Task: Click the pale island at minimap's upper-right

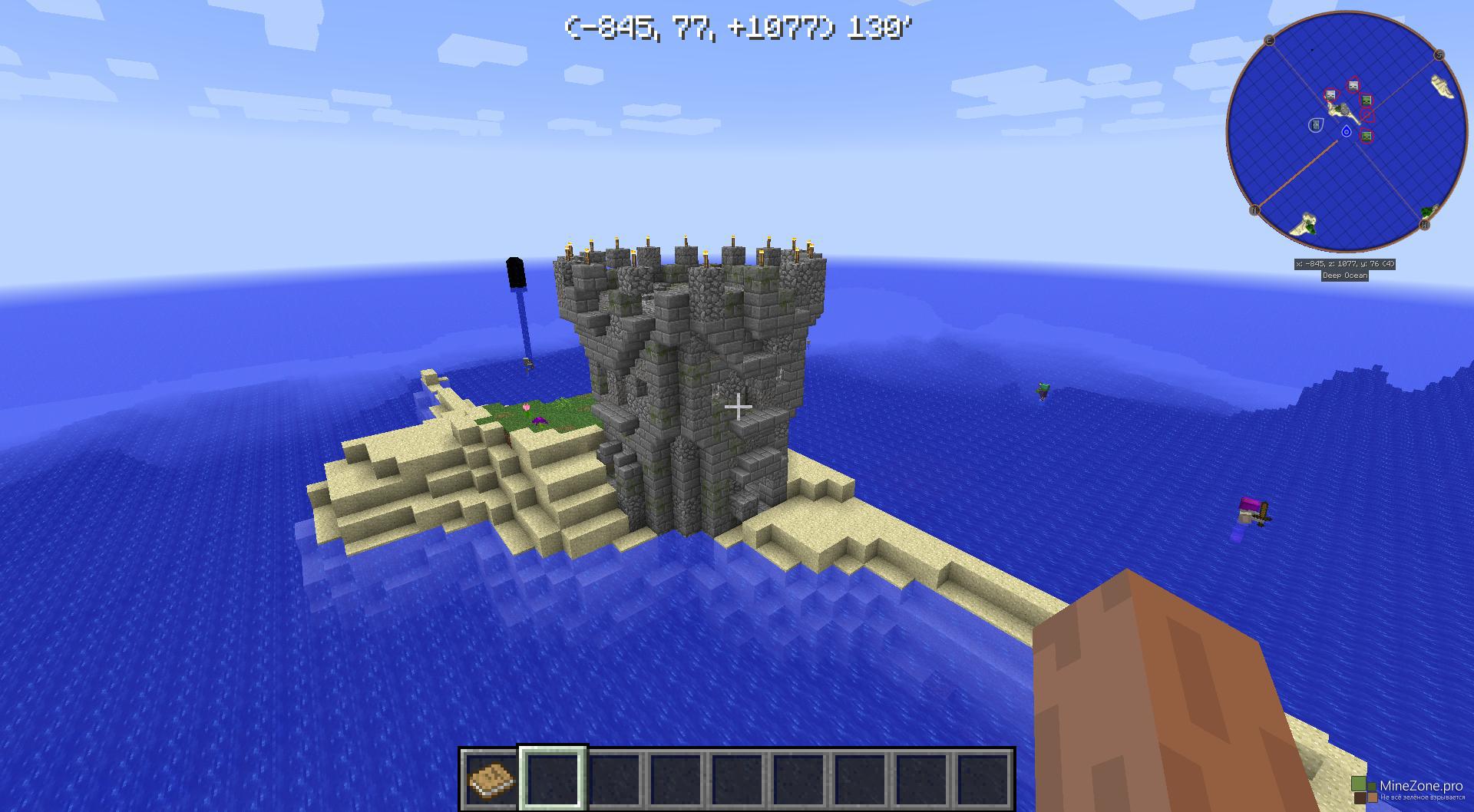Action: pos(1444,87)
